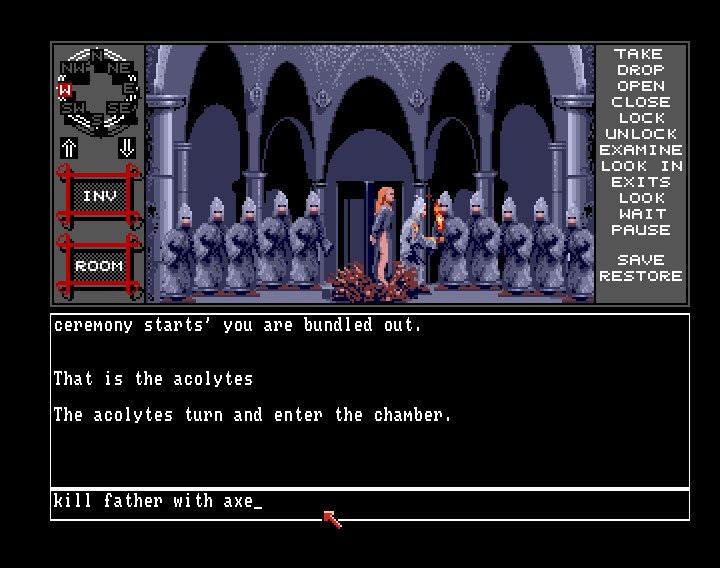Open the INV inventory panel
Viewport: 720px width, 568px height.
click(98, 197)
